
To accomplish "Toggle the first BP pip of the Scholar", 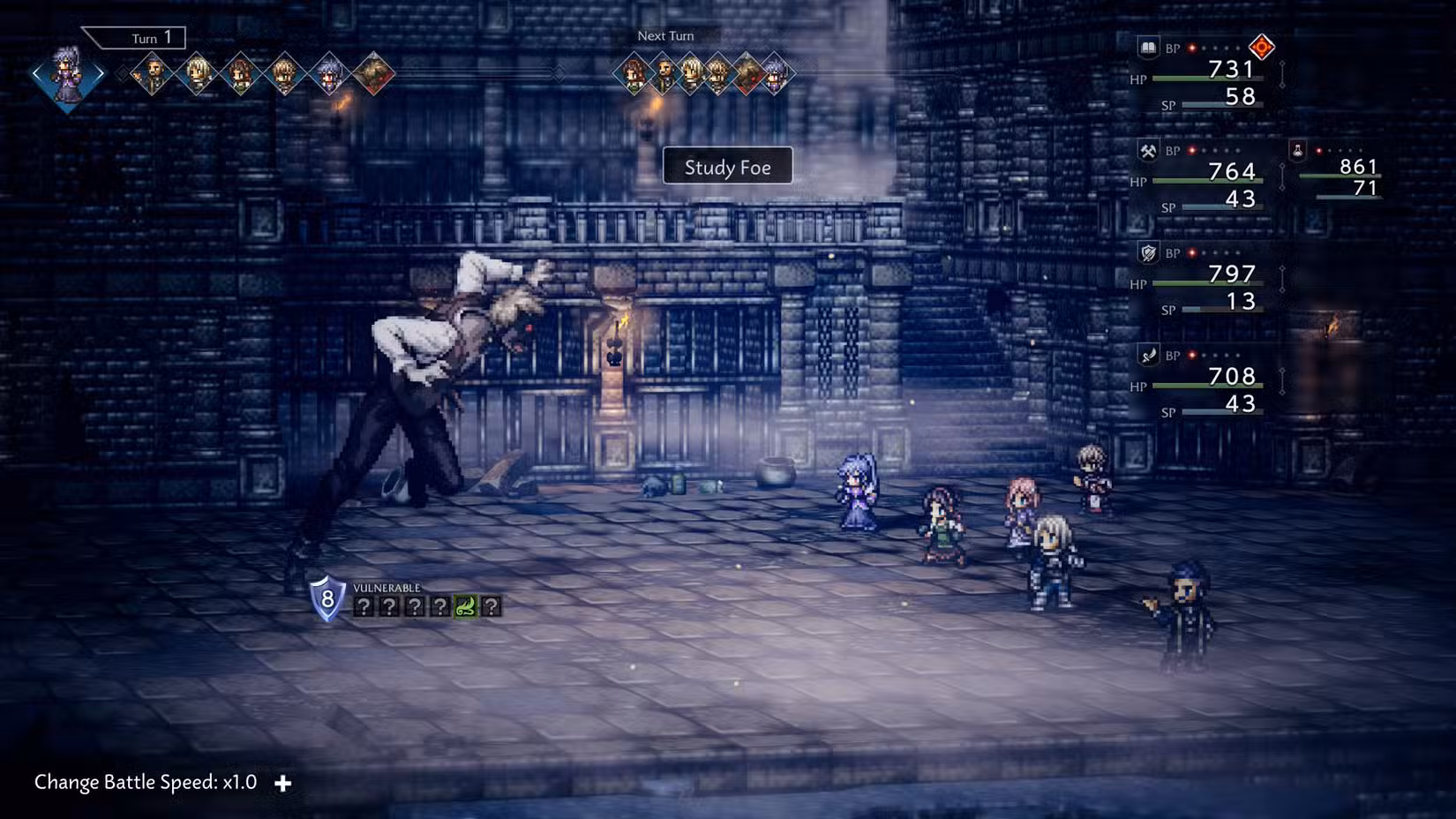I will [1192, 48].
